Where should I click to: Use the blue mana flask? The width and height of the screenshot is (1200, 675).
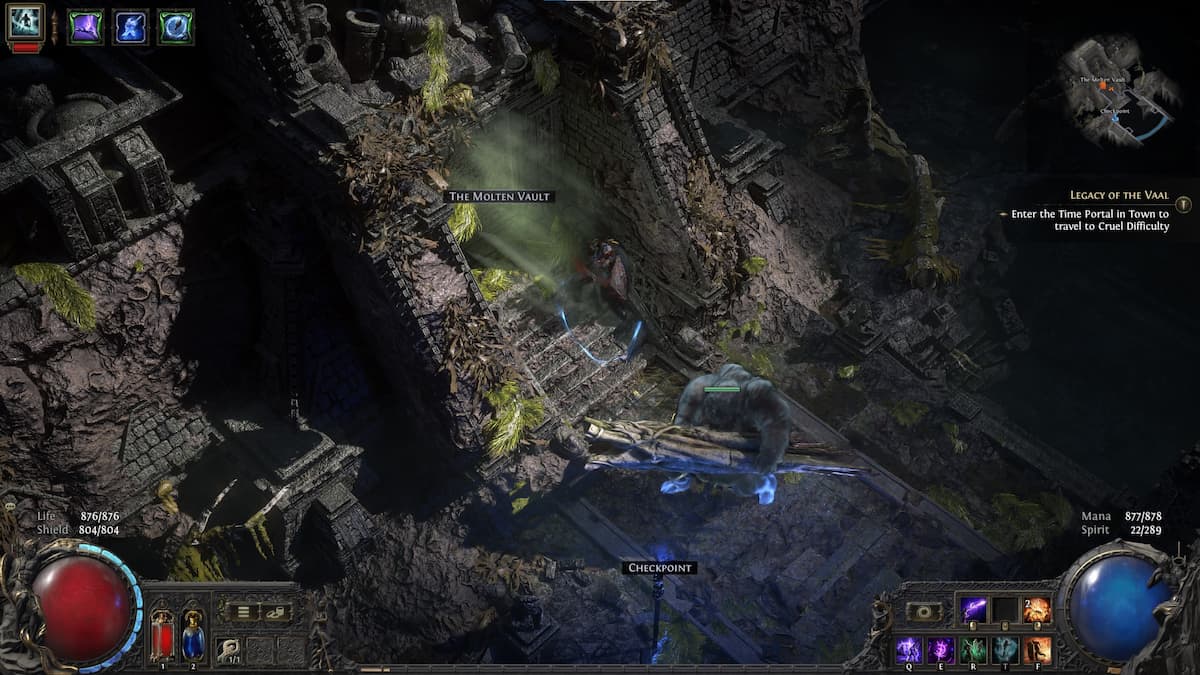coord(192,633)
